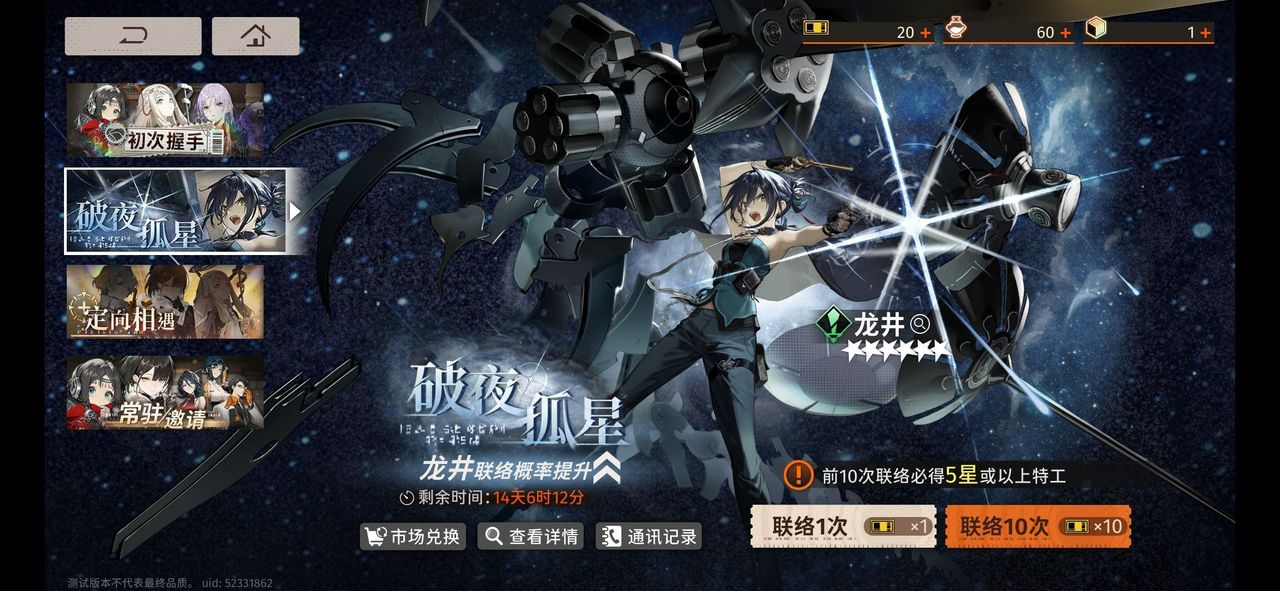Open the home screen button

(255, 36)
